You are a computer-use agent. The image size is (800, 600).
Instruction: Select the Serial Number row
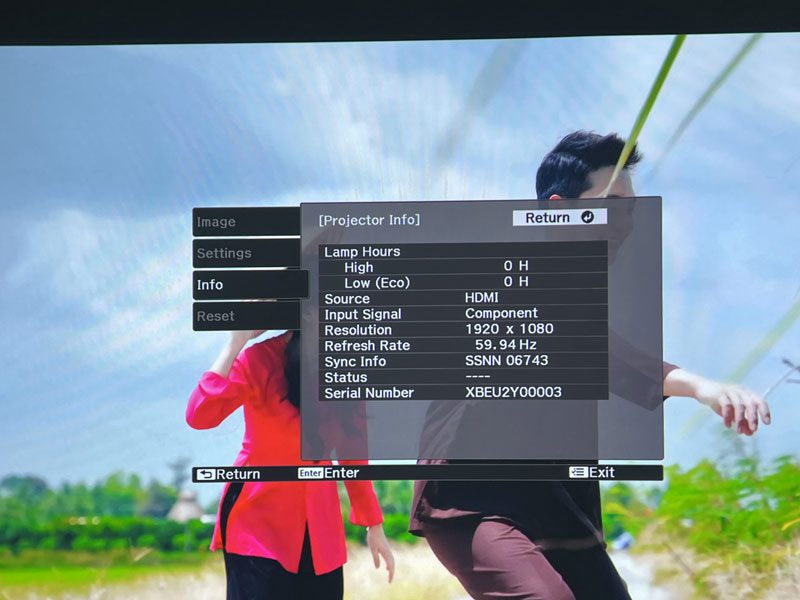coord(464,393)
